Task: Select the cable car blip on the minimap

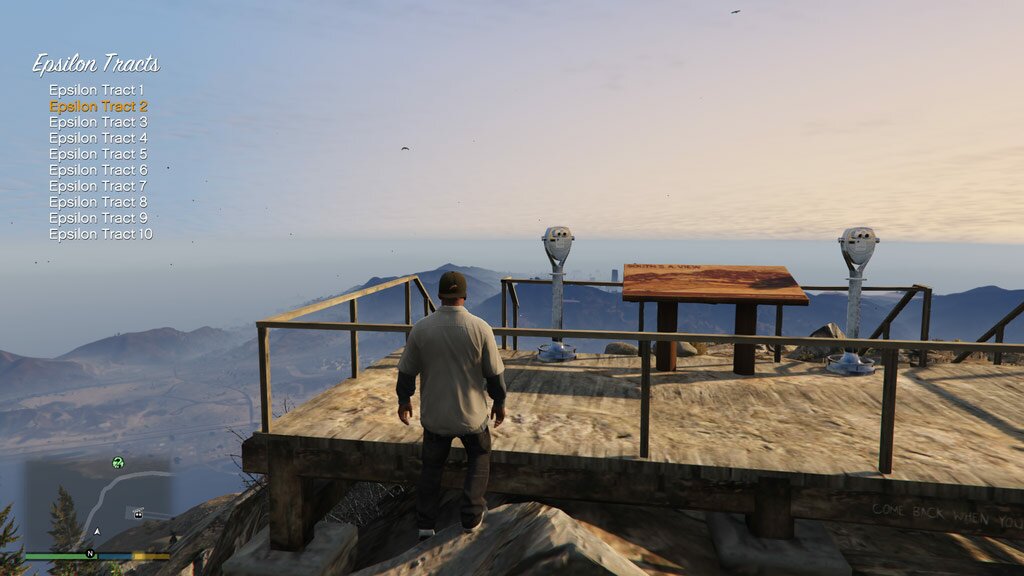Action: (x=137, y=513)
